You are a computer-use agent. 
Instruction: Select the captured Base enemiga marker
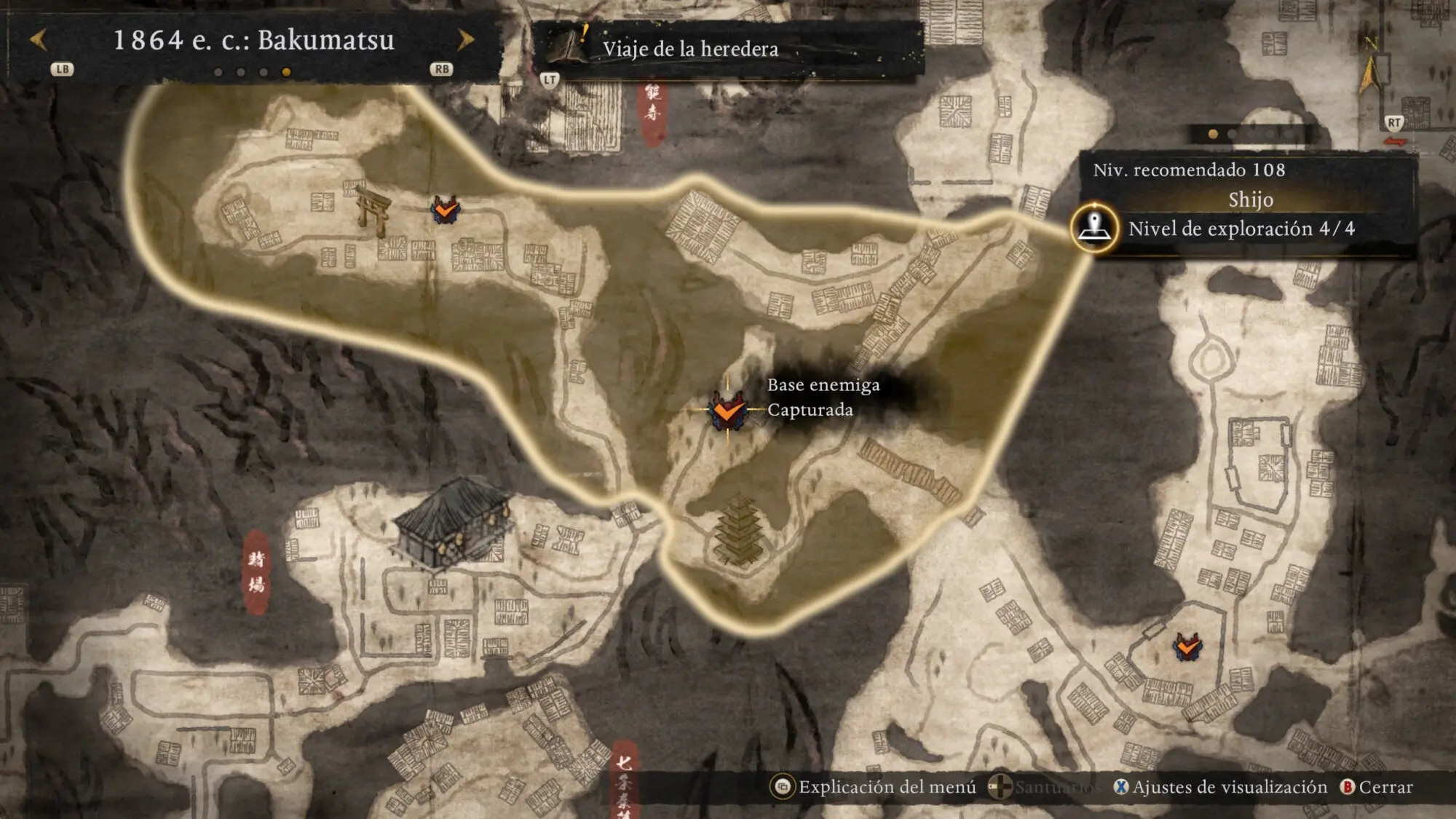727,410
